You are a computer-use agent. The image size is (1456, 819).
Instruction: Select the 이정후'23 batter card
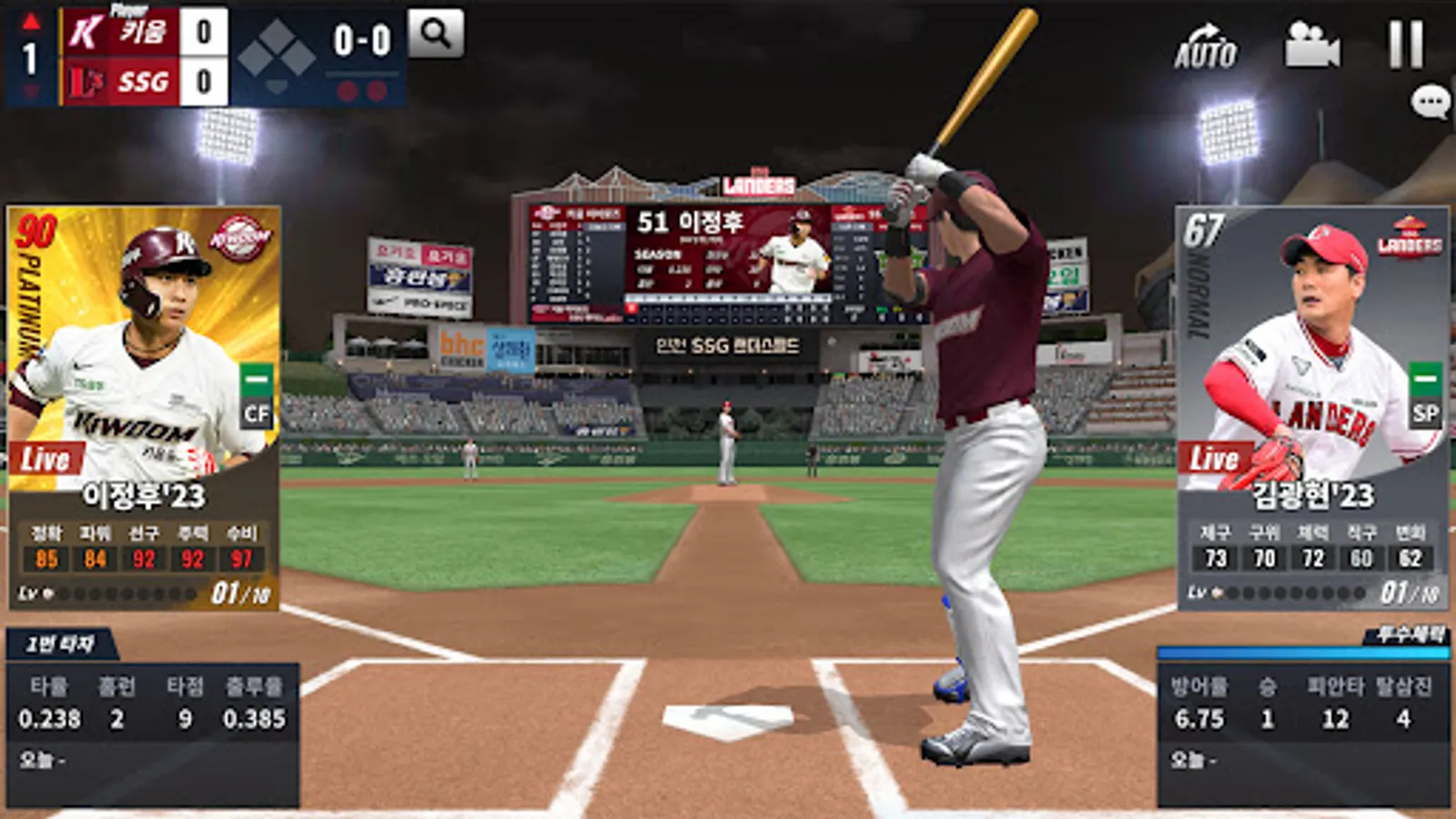pos(144,406)
